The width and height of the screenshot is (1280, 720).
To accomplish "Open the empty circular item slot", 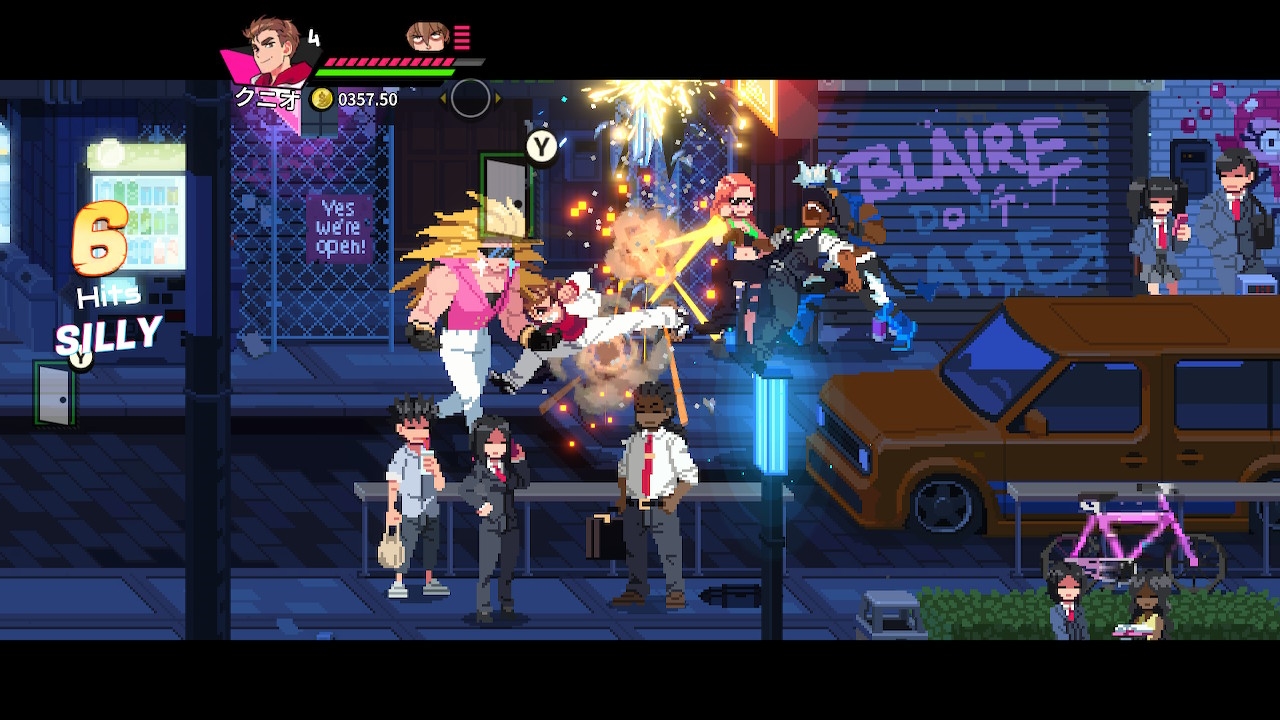I will (470, 97).
